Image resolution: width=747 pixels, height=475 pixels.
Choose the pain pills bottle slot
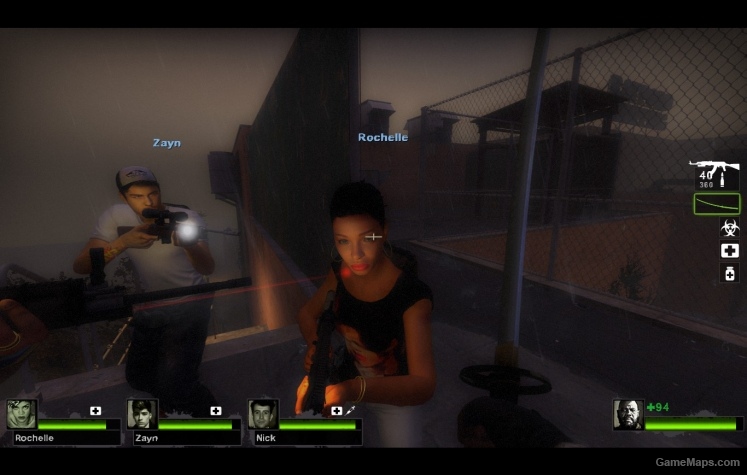click(730, 273)
